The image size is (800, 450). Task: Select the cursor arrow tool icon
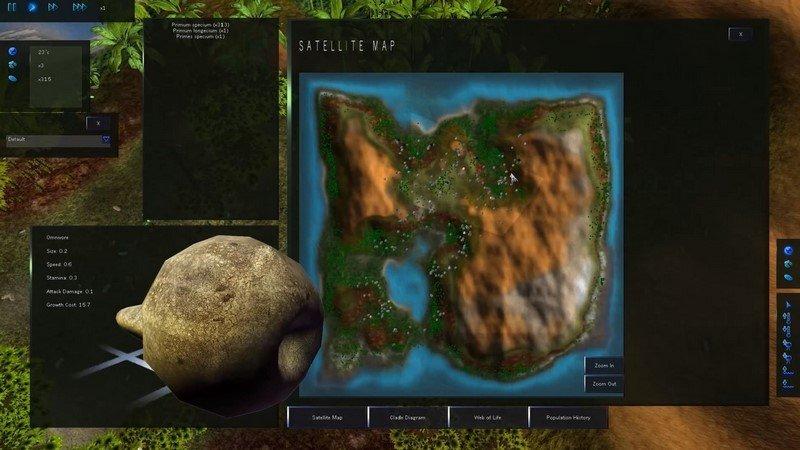pyautogui.click(x=788, y=303)
